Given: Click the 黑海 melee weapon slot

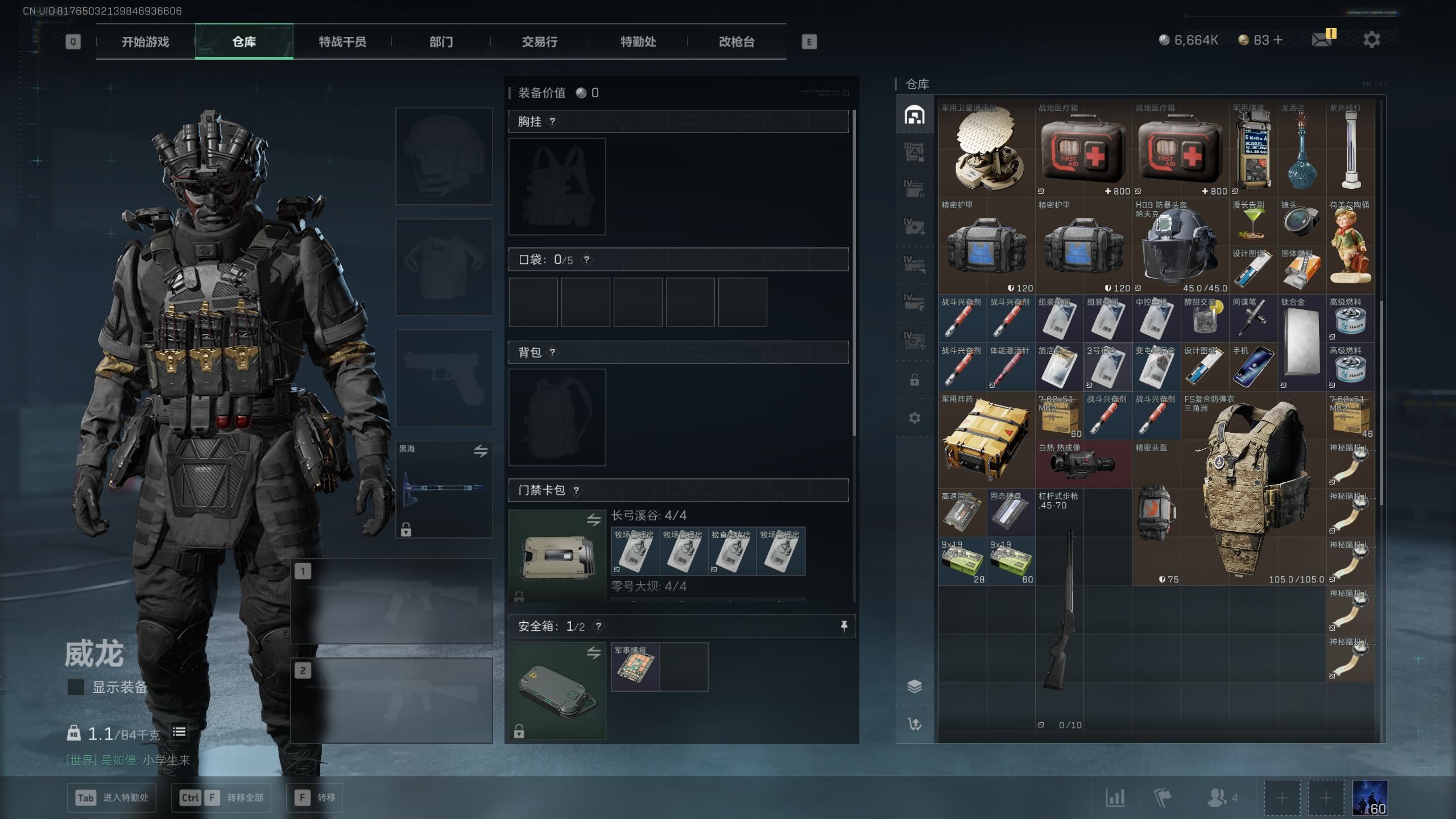Looking at the screenshot, I should pyautogui.click(x=444, y=489).
